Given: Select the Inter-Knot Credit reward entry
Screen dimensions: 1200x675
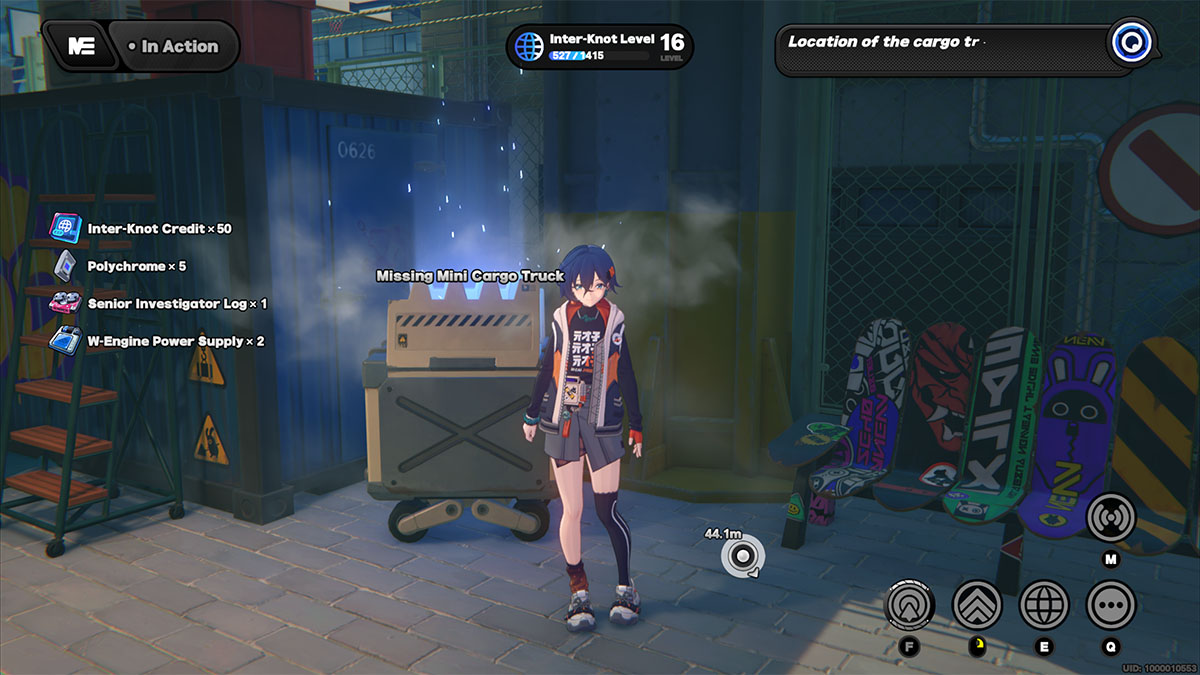Looking at the screenshot, I should [143, 229].
